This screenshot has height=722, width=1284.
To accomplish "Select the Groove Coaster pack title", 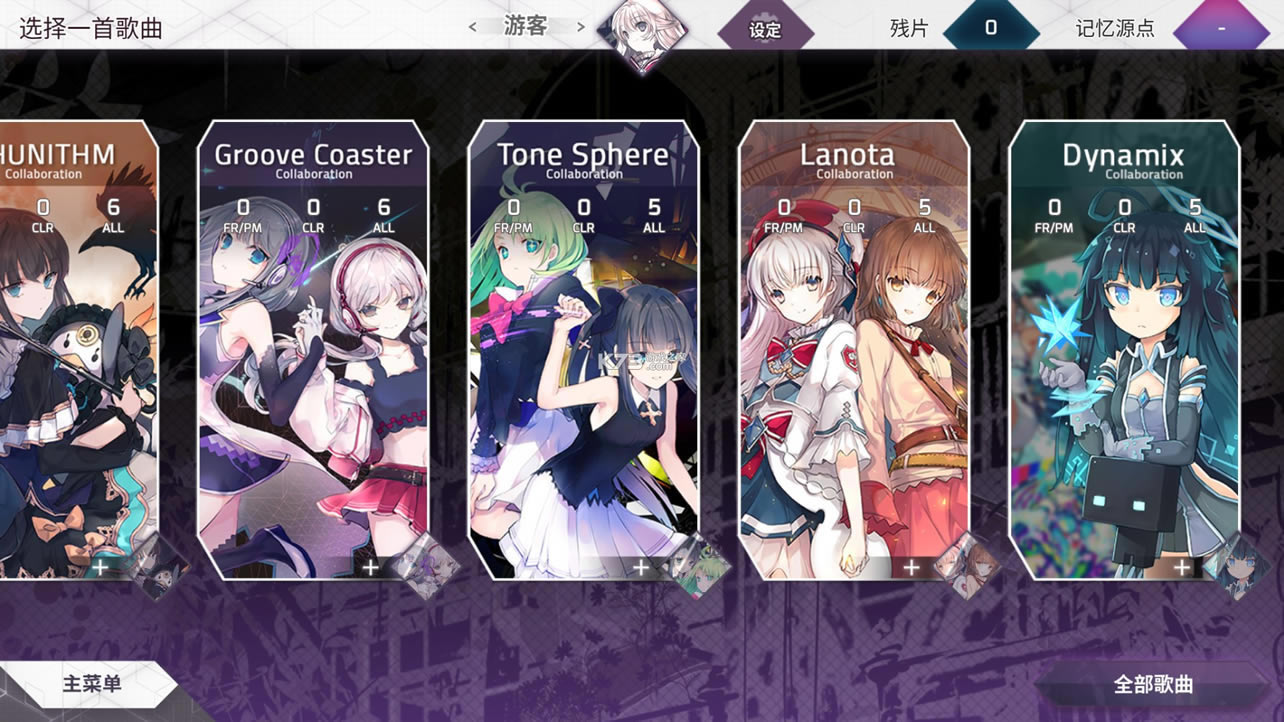I will point(312,155).
